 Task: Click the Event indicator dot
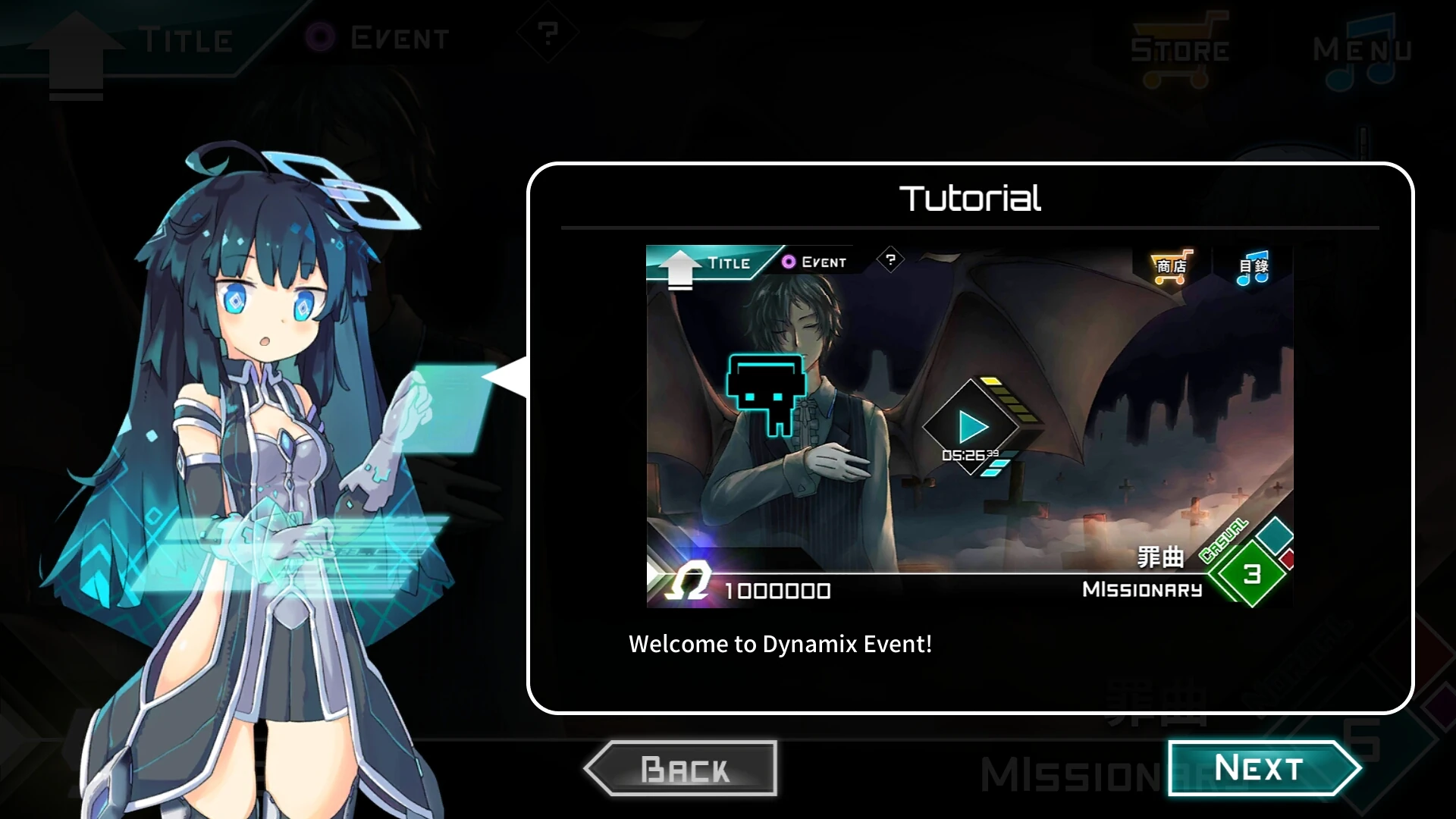coord(322,34)
